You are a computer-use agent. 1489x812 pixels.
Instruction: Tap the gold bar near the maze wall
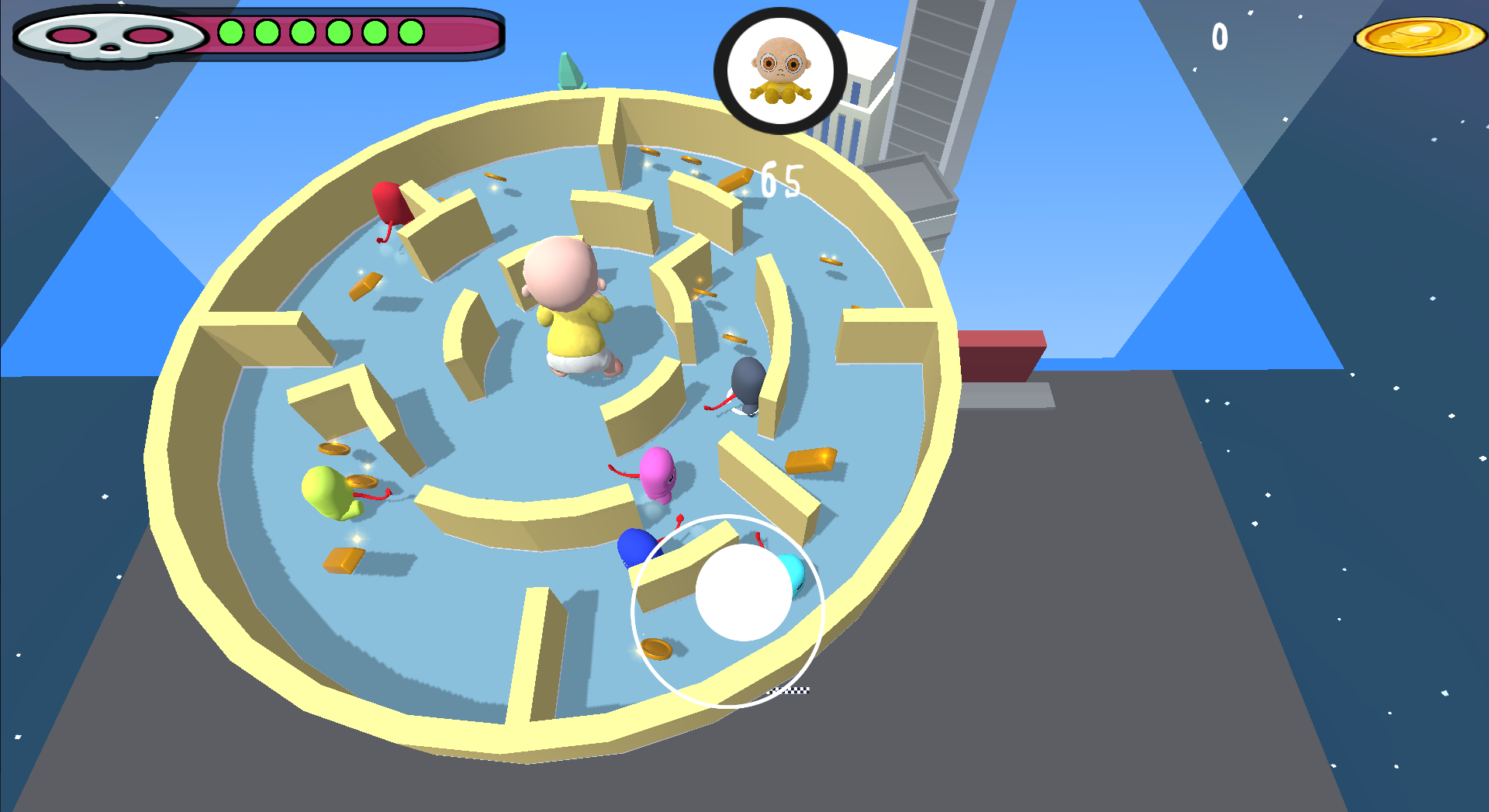coord(810,462)
